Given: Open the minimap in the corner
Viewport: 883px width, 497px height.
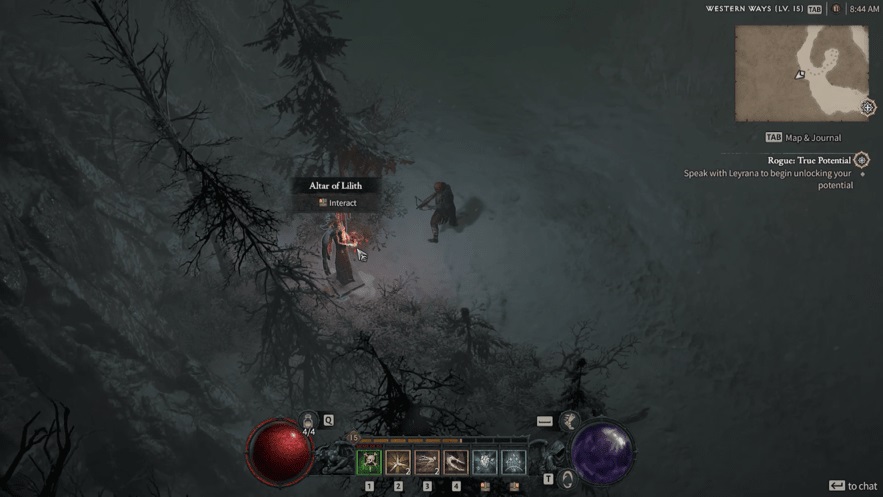Looking at the screenshot, I should [x=802, y=73].
